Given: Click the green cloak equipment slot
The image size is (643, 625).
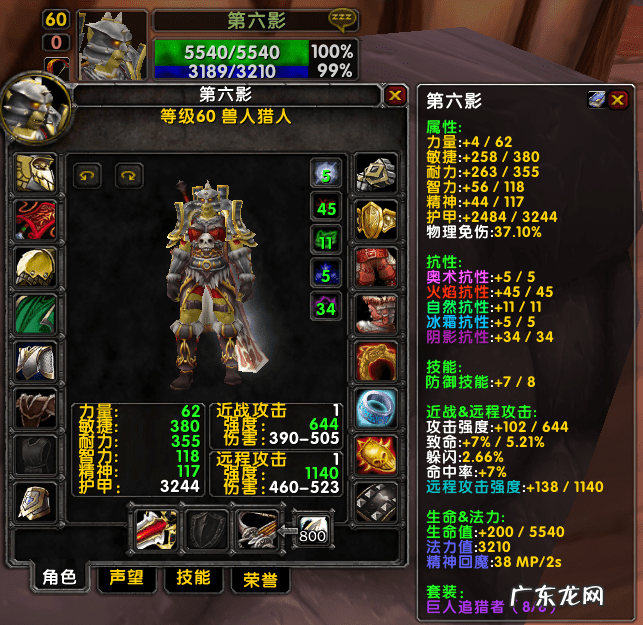Looking at the screenshot, I should tap(34, 313).
